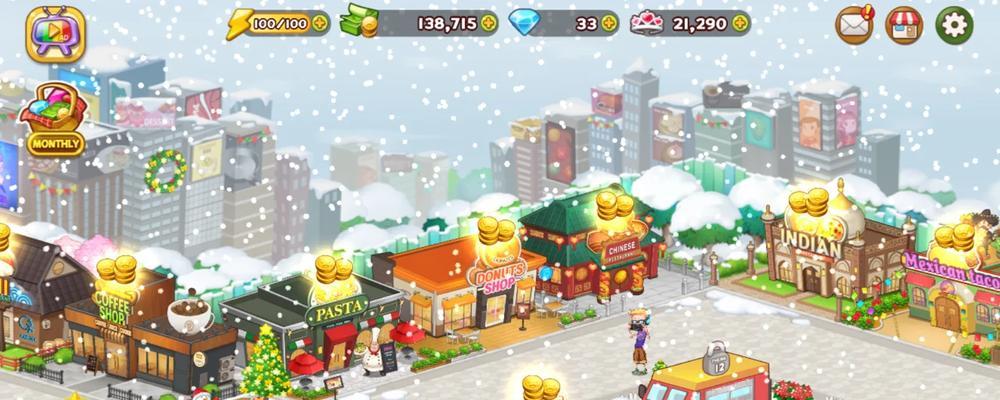This screenshot has width=1000, height=400.
Task: Open the mailbox envelope icon
Action: coord(854,24)
